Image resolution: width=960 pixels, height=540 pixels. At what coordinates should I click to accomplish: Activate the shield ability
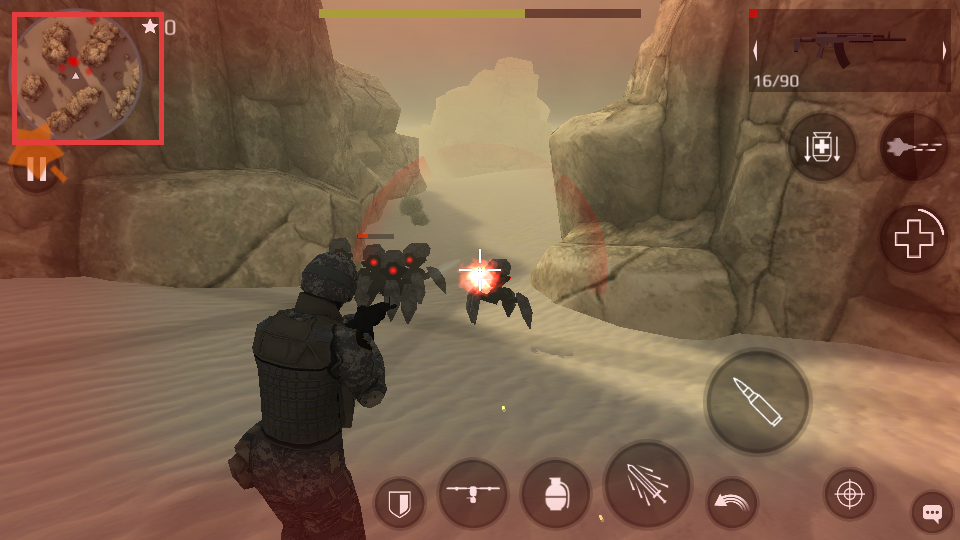[x=399, y=502]
